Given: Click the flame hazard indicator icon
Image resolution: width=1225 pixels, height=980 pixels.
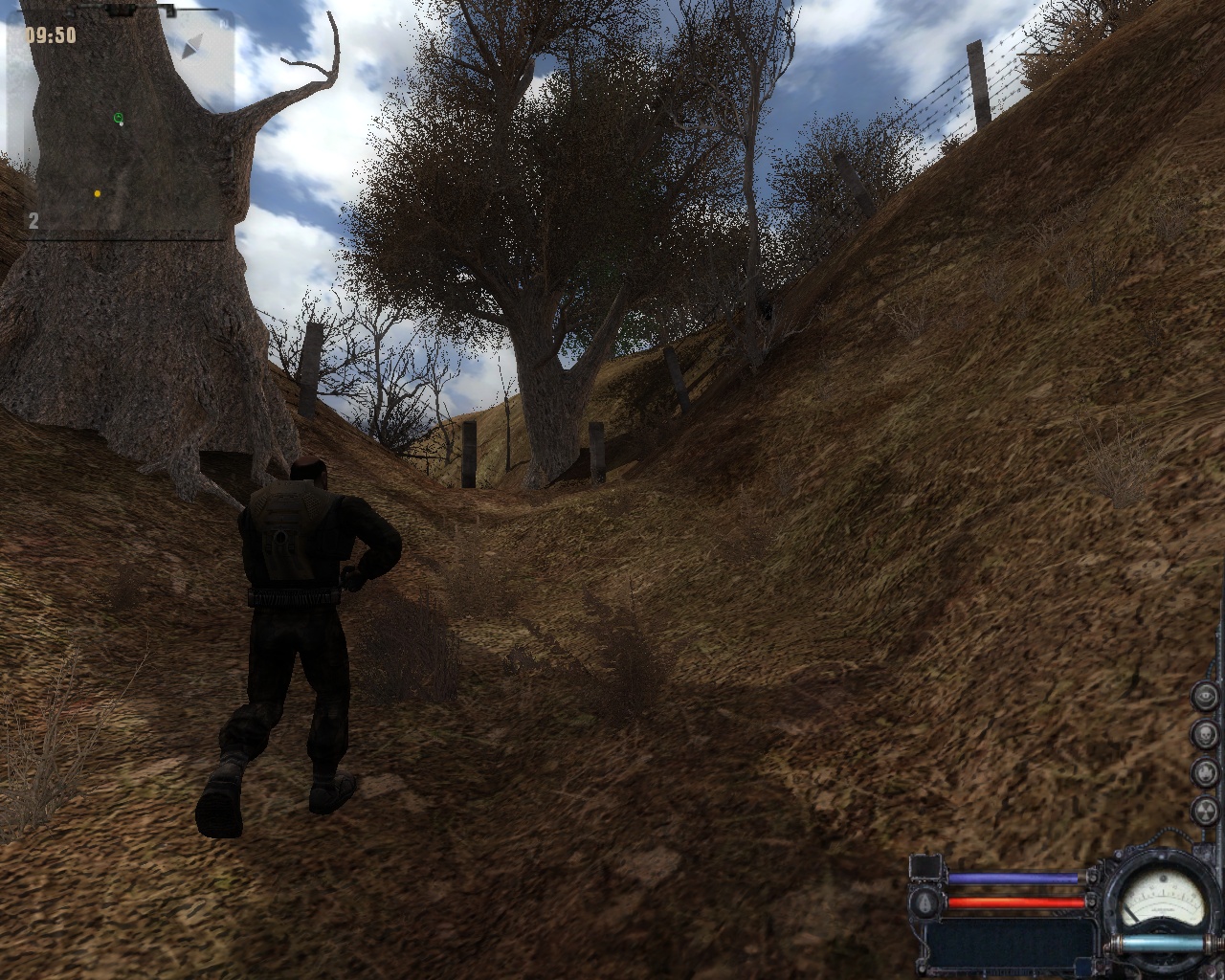Looking at the screenshot, I should [1208, 771].
